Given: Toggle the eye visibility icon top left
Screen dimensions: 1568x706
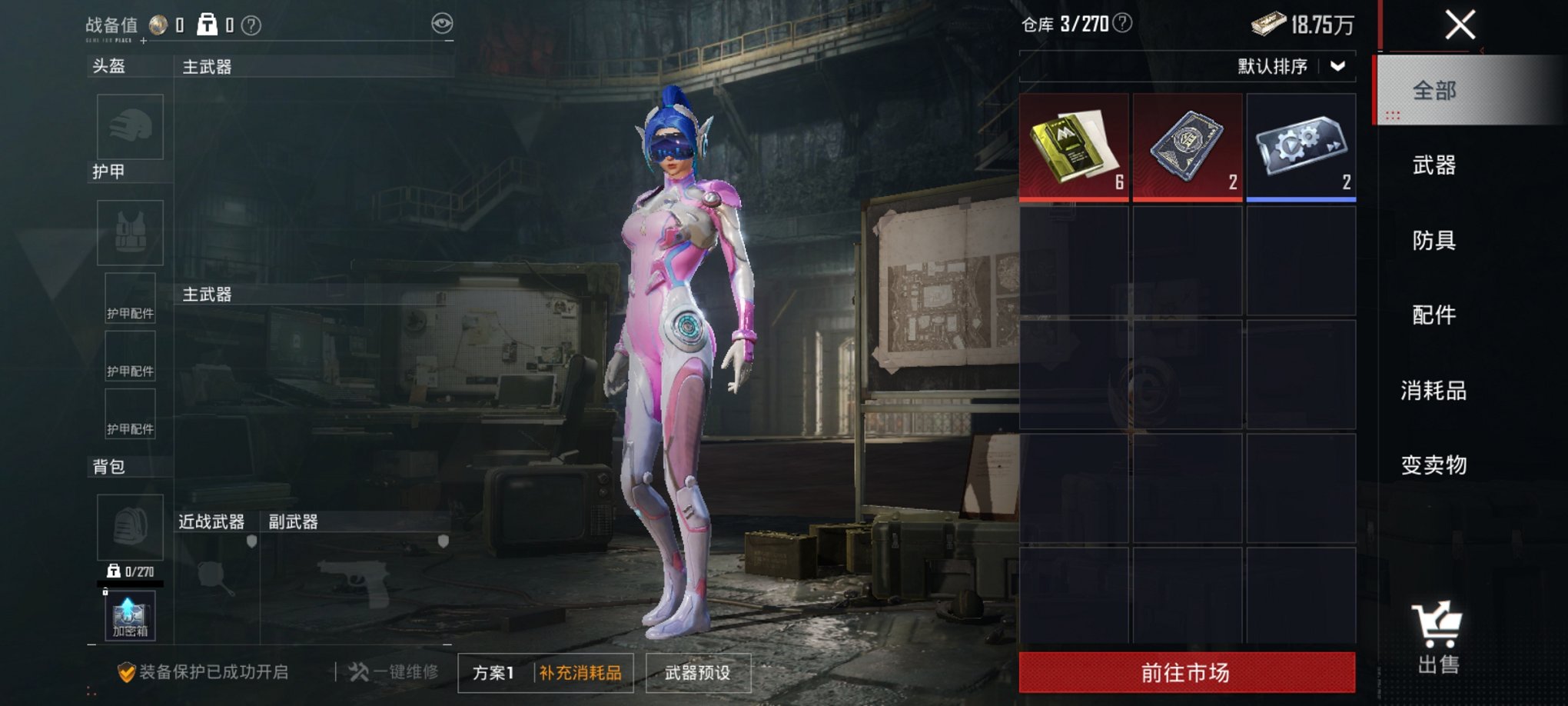Looking at the screenshot, I should click(441, 25).
